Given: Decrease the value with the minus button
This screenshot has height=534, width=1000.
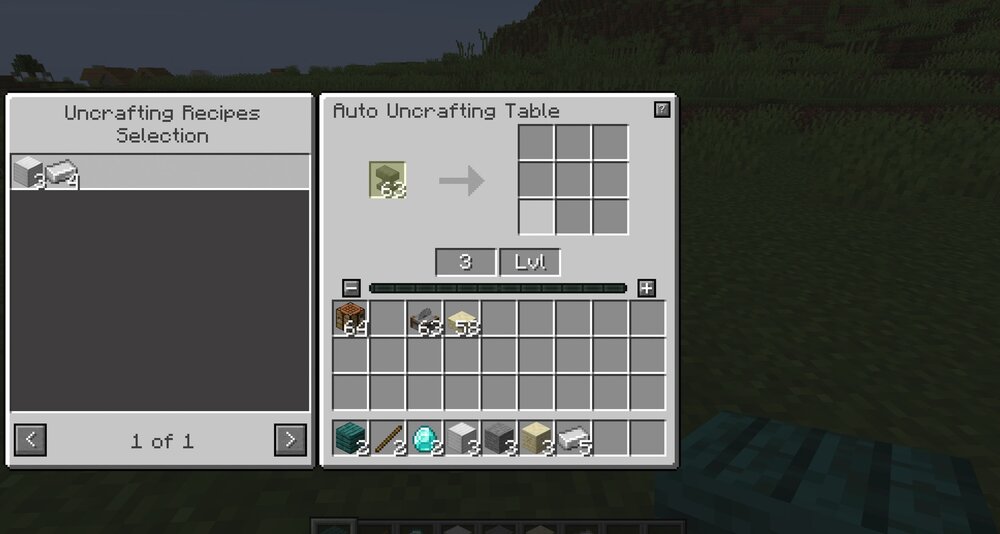Looking at the screenshot, I should (x=351, y=288).
